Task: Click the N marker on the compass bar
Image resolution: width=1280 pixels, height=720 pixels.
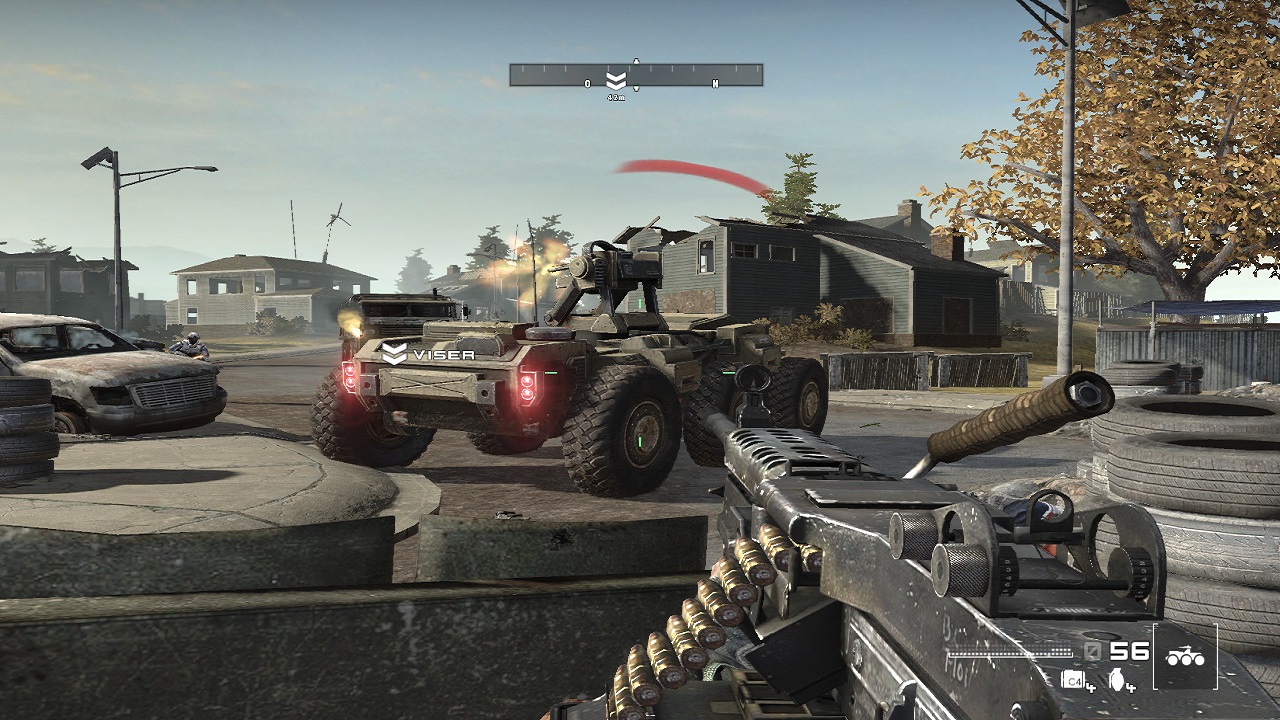Action: coord(715,83)
